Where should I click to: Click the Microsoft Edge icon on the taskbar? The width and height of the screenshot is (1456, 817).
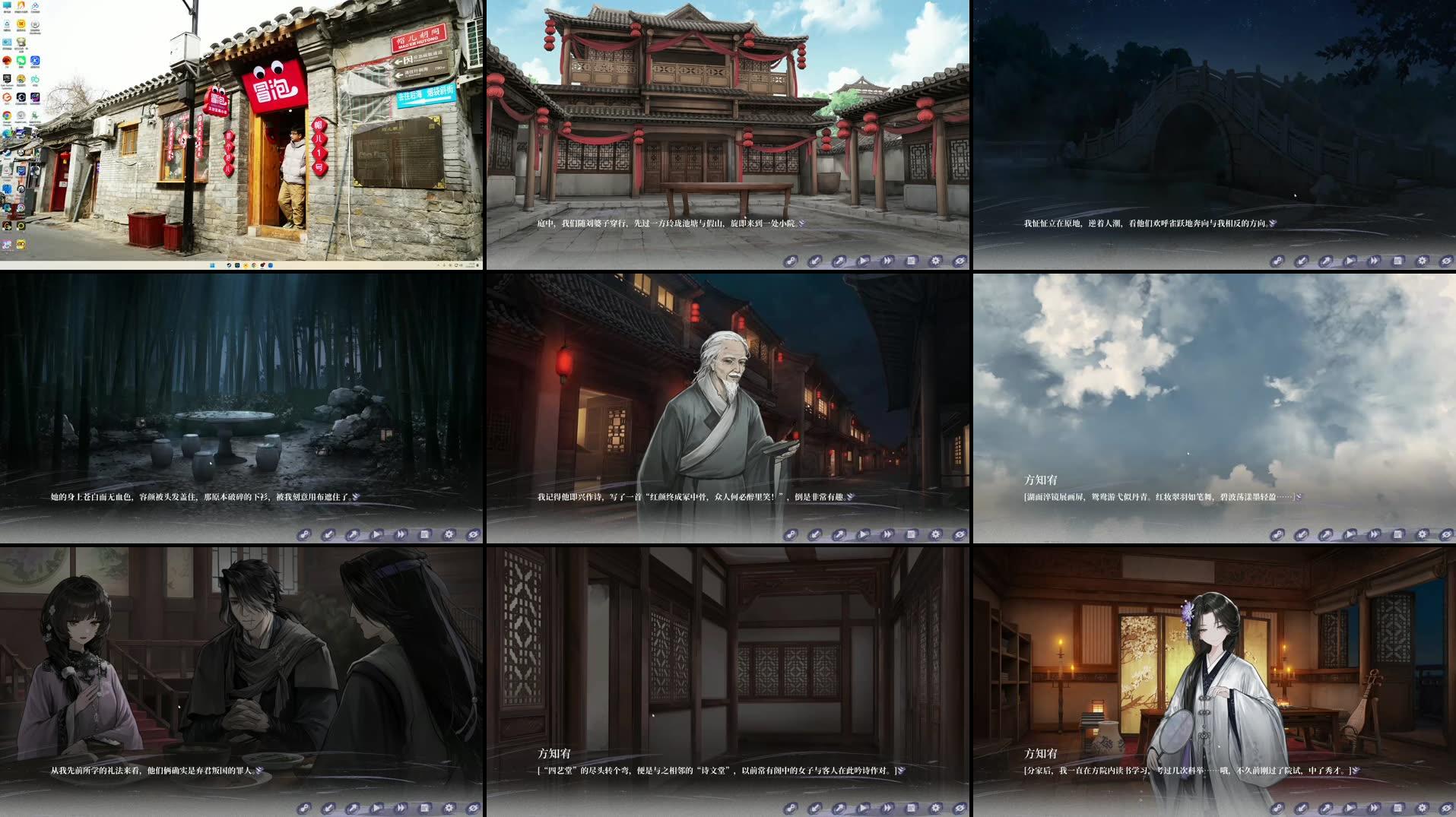(271, 265)
